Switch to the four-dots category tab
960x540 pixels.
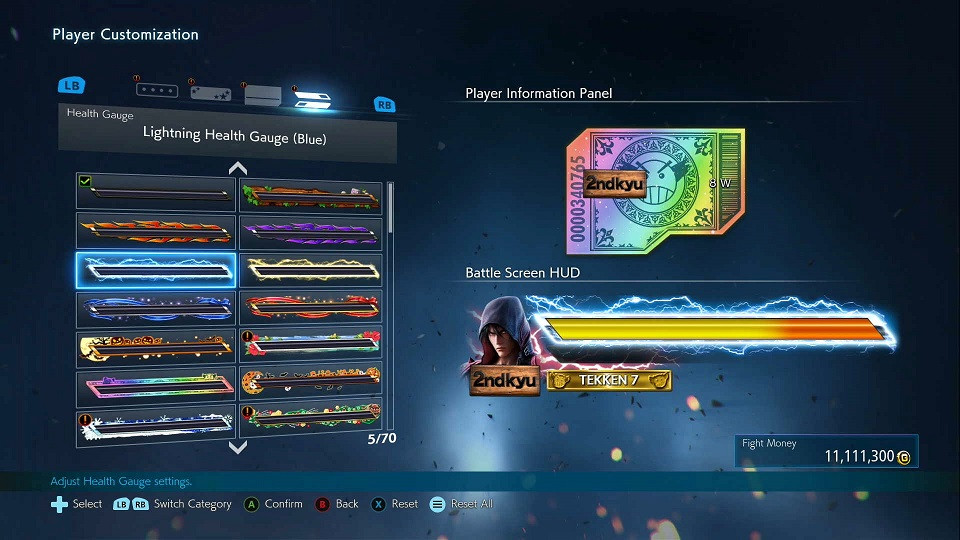click(x=157, y=90)
